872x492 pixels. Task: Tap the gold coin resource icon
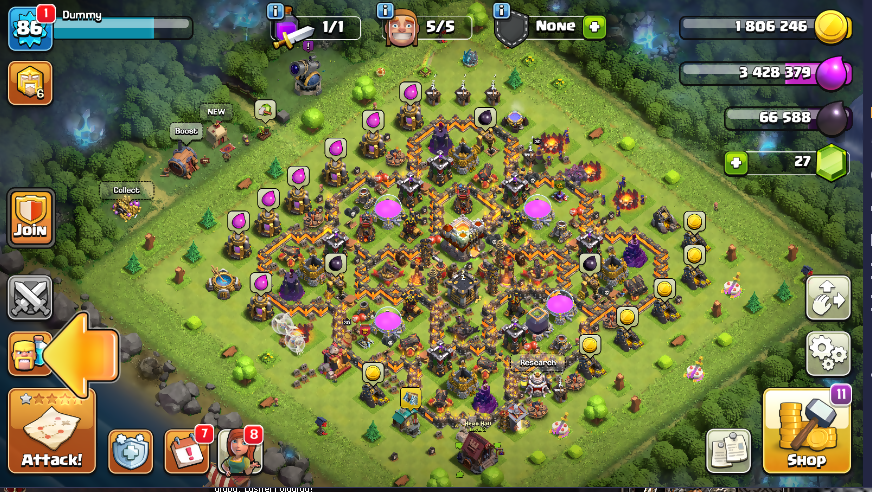(x=831, y=28)
